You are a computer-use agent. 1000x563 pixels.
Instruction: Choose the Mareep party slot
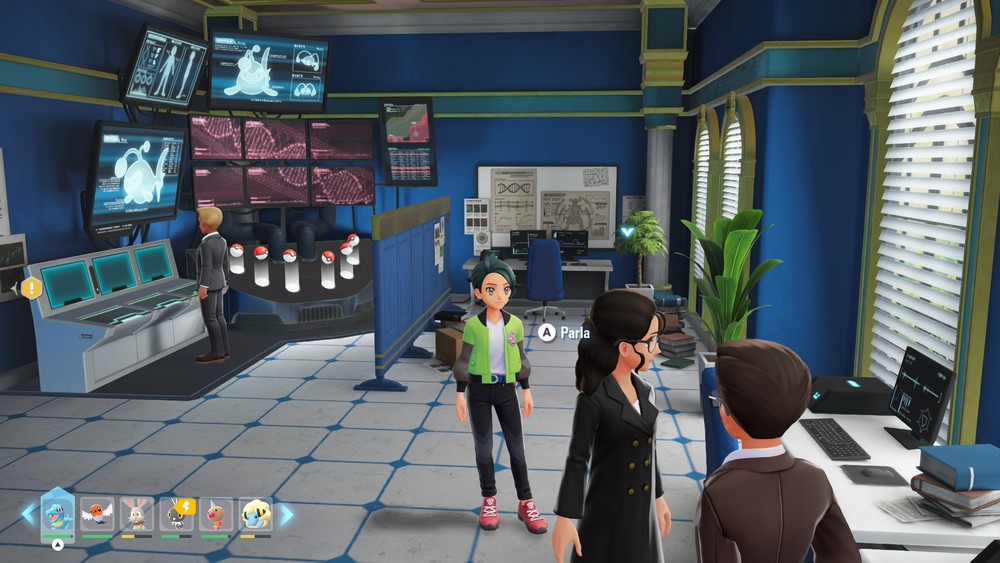256,515
